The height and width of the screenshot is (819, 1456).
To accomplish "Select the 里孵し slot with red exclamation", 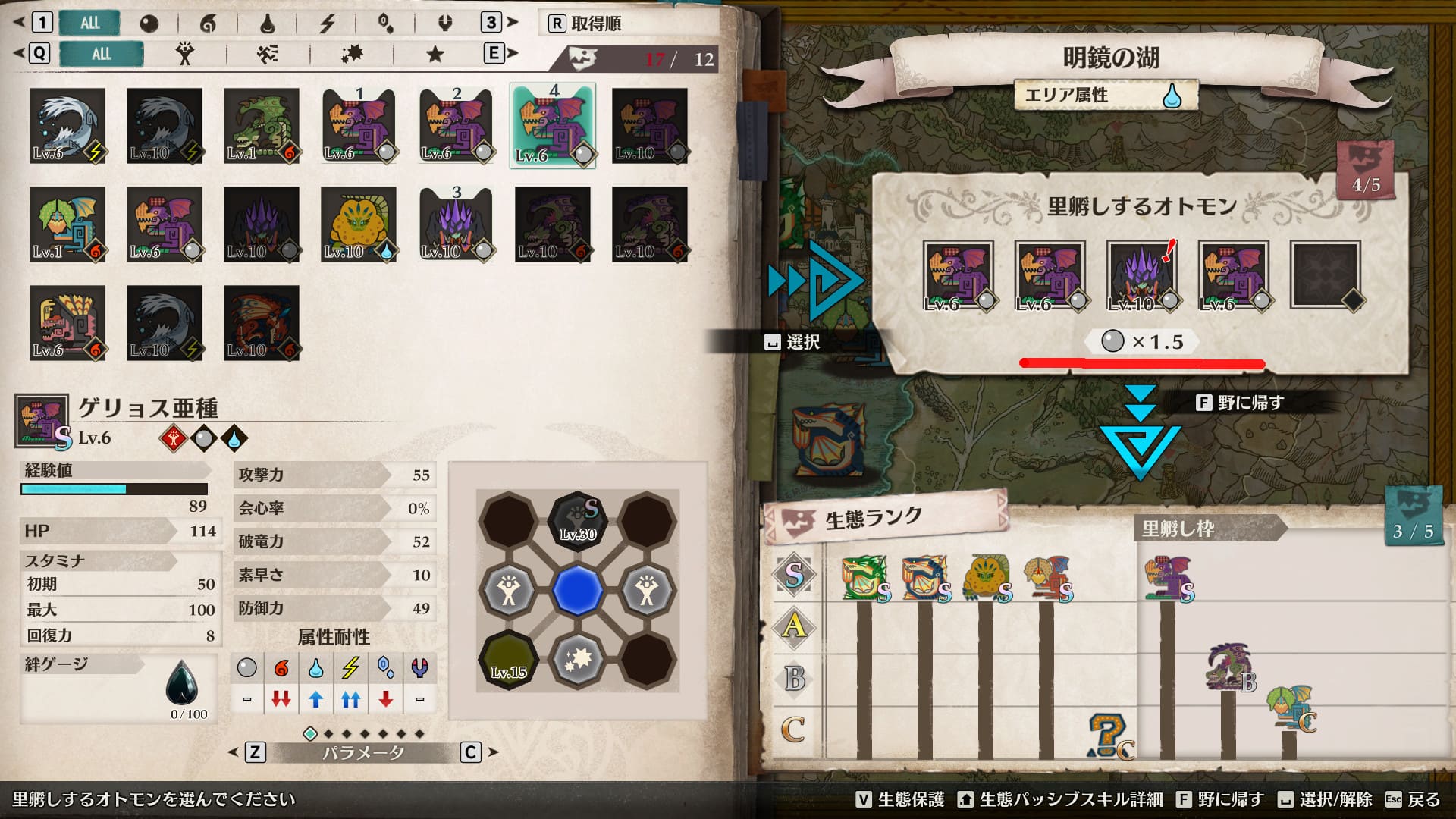I will click(1141, 275).
